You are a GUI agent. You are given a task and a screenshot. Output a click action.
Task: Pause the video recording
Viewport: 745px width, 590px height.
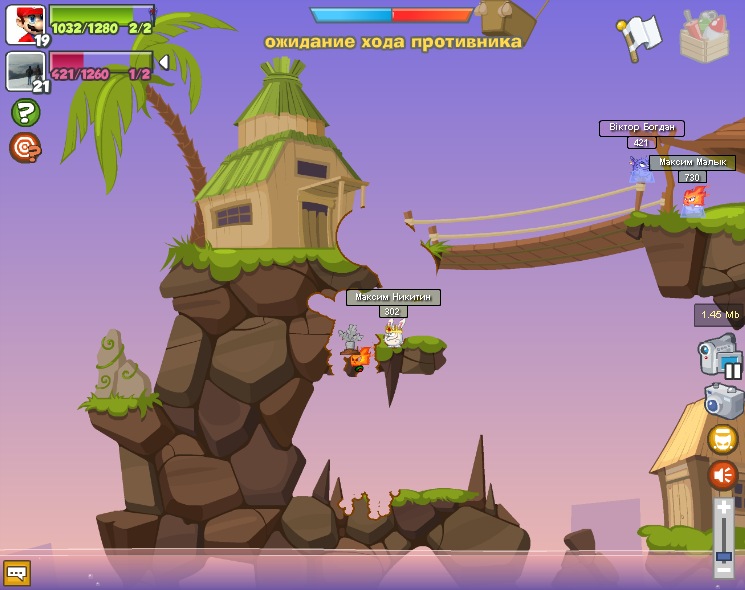click(x=733, y=370)
